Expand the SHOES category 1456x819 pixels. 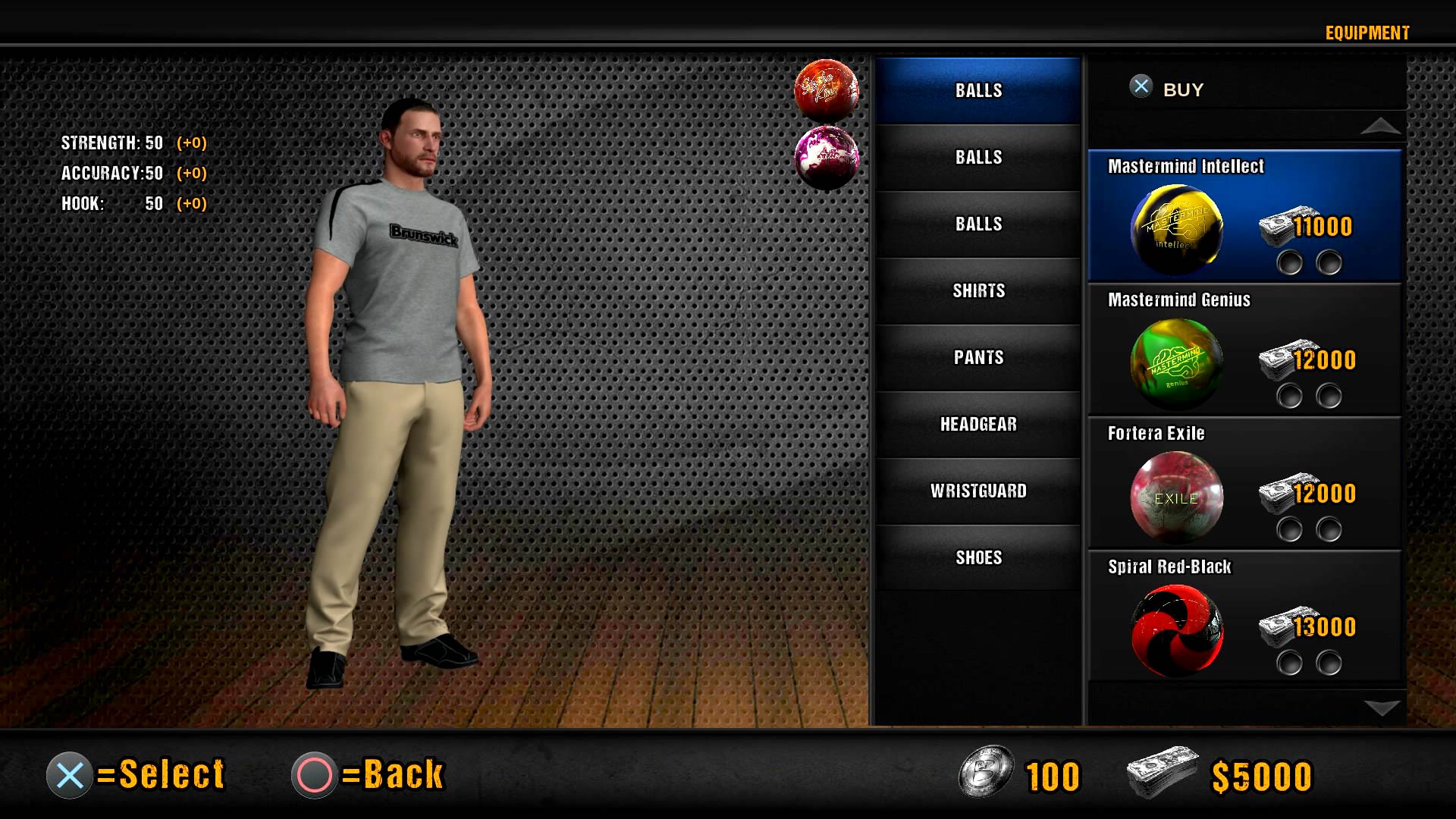tap(978, 557)
